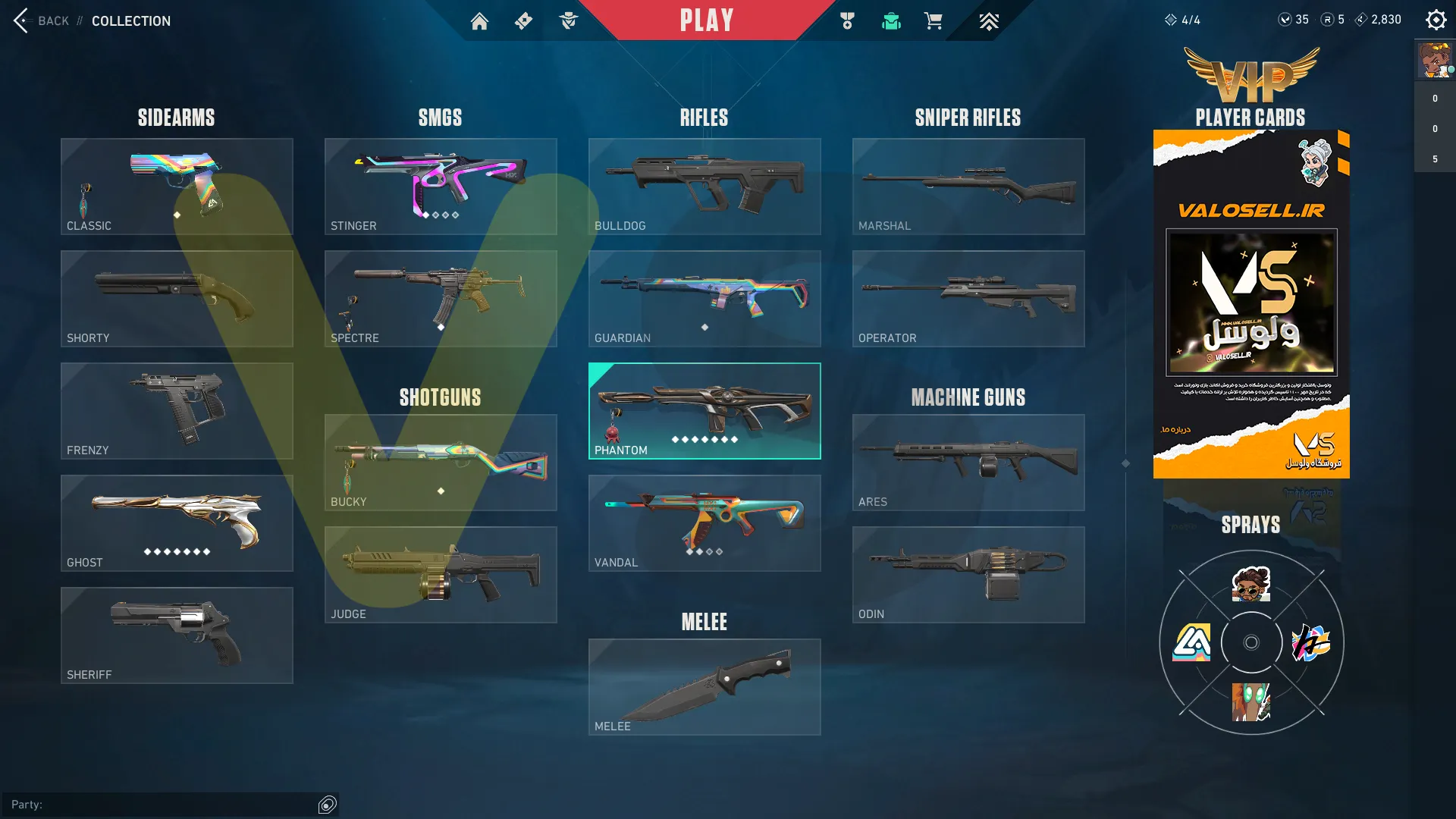
Task: Choose the Guardian rifle slot
Action: (x=704, y=299)
